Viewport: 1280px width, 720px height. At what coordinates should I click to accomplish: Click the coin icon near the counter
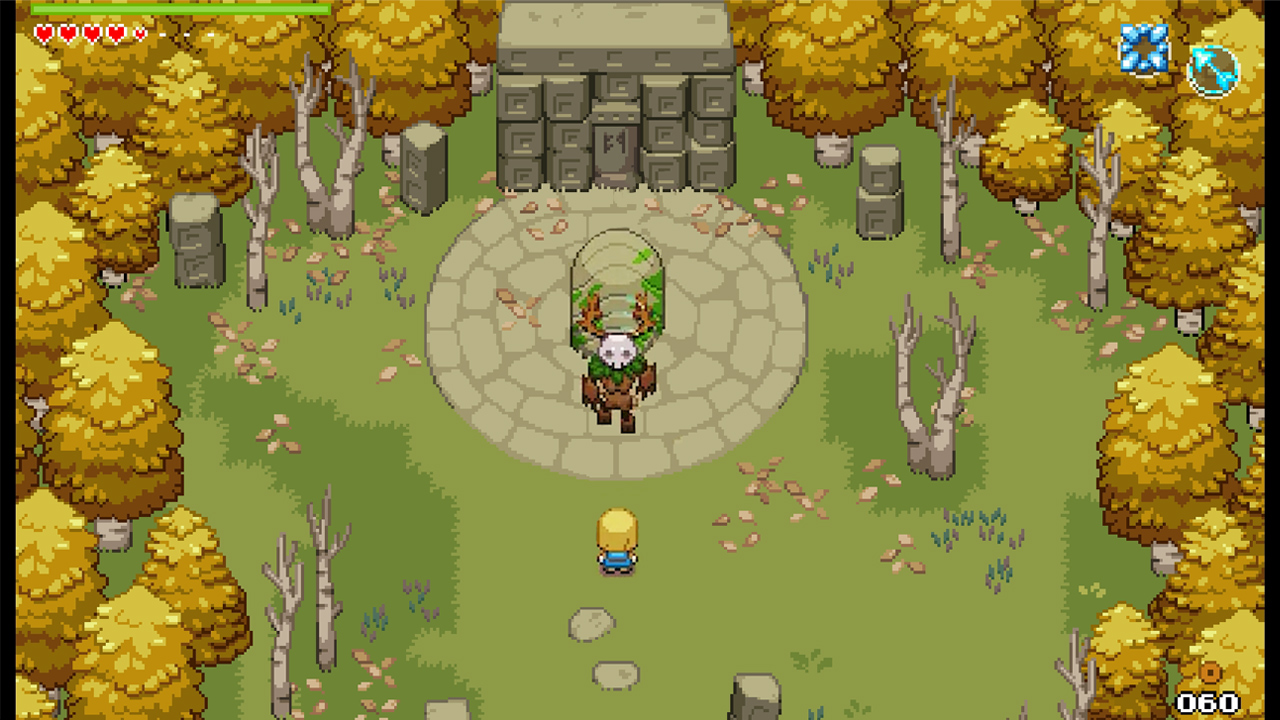pos(1211,673)
